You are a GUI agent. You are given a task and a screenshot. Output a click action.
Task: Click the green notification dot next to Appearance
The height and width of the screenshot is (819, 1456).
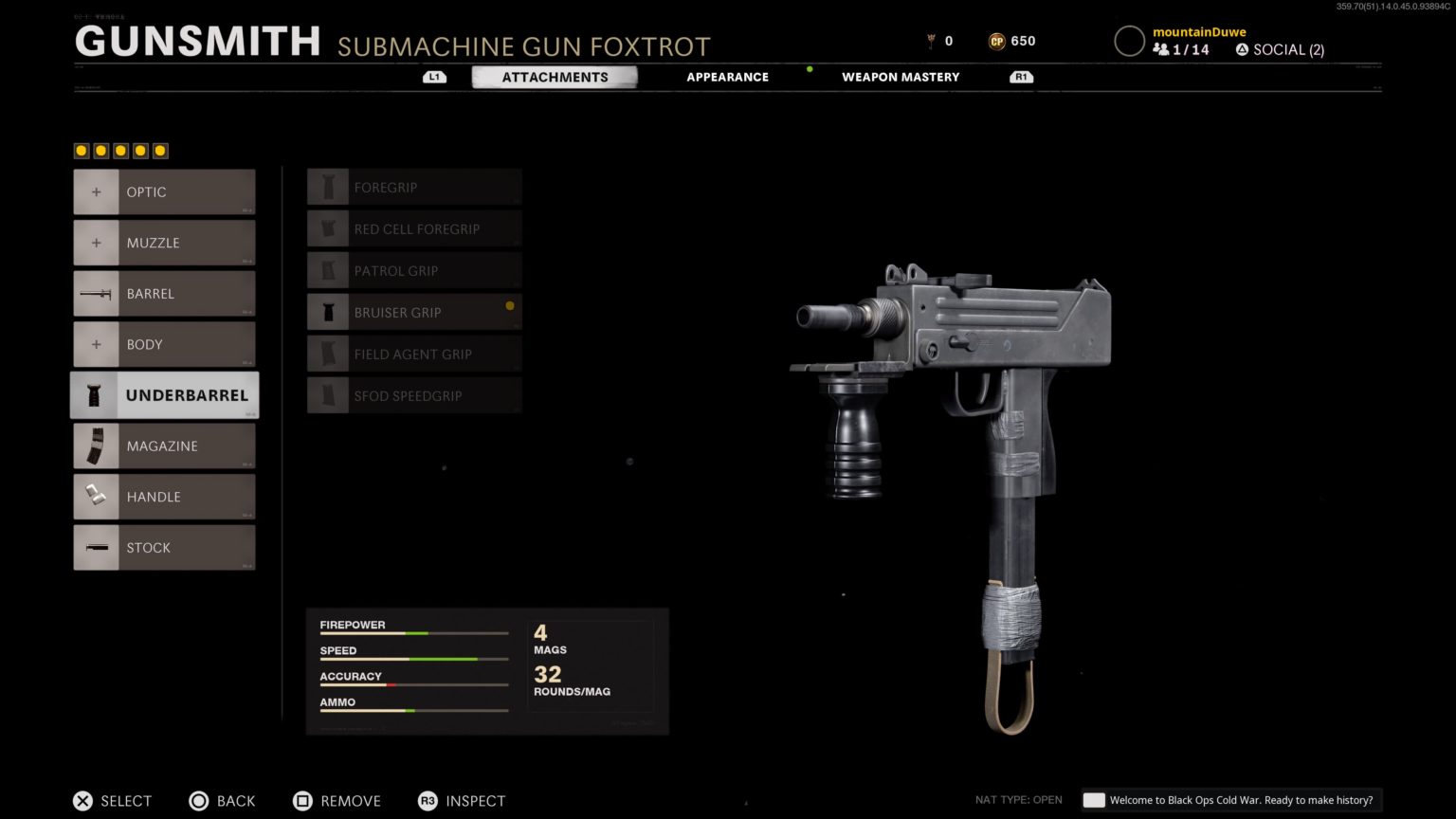coord(809,69)
